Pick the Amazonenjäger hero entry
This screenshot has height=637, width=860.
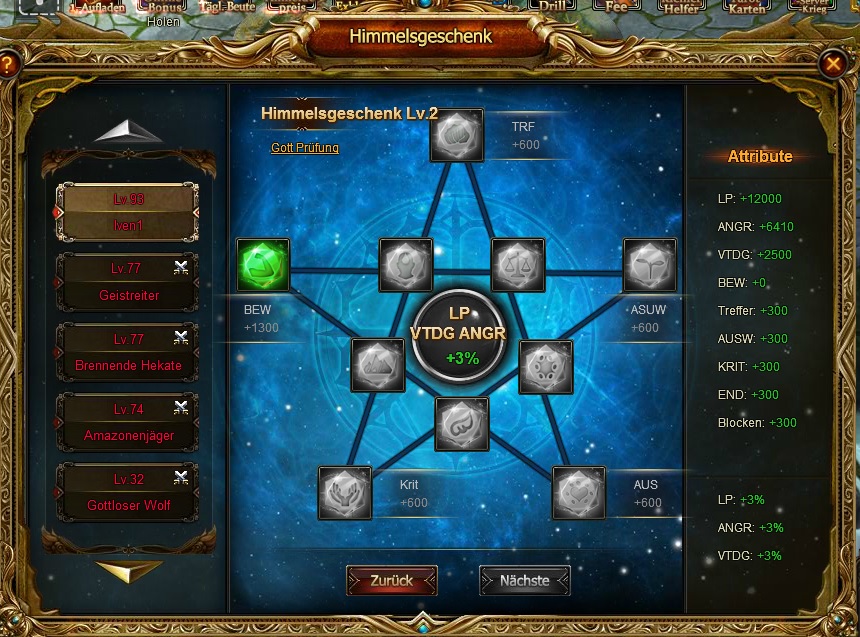(127, 422)
